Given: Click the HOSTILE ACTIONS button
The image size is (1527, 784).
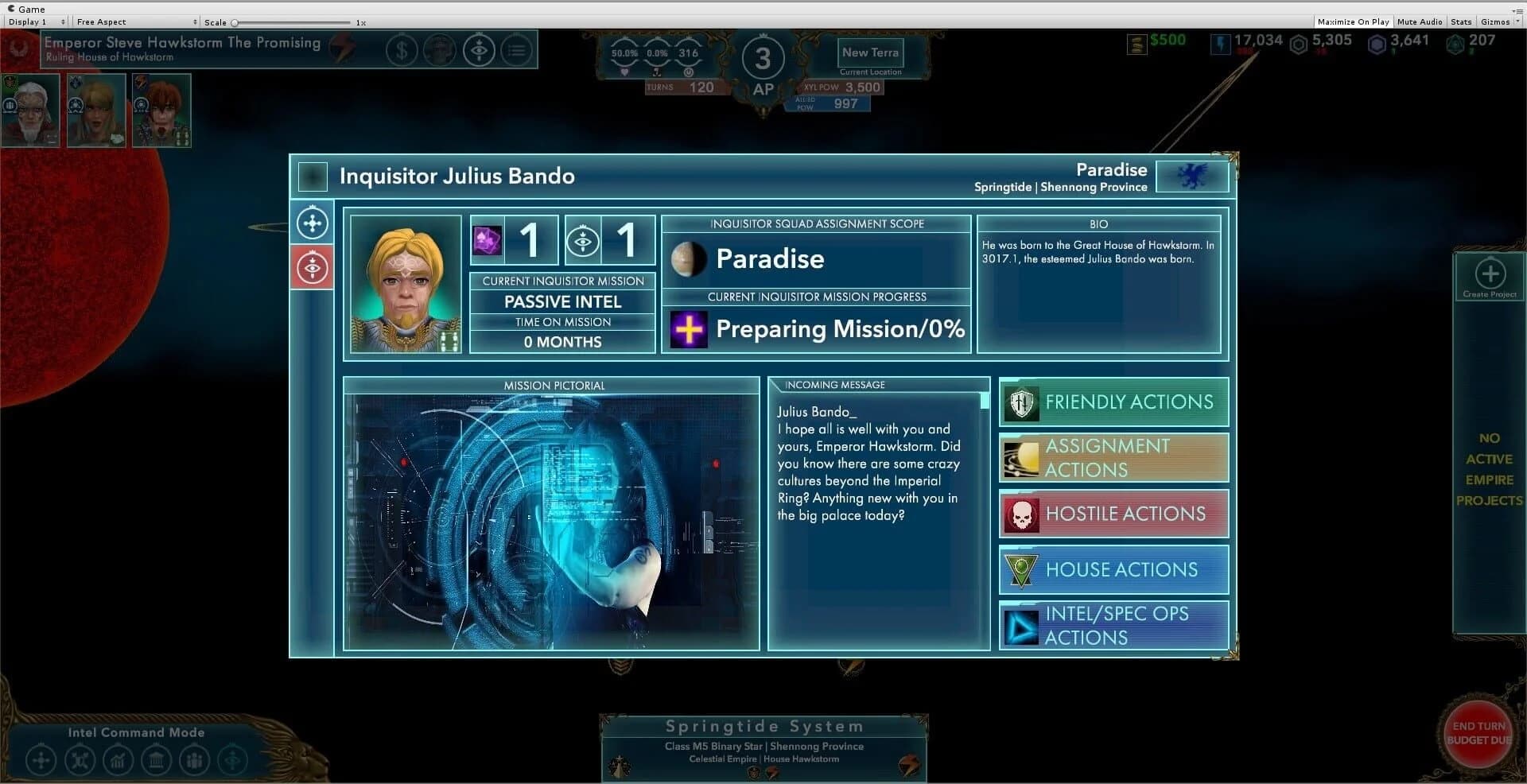Looking at the screenshot, I should coord(1112,513).
